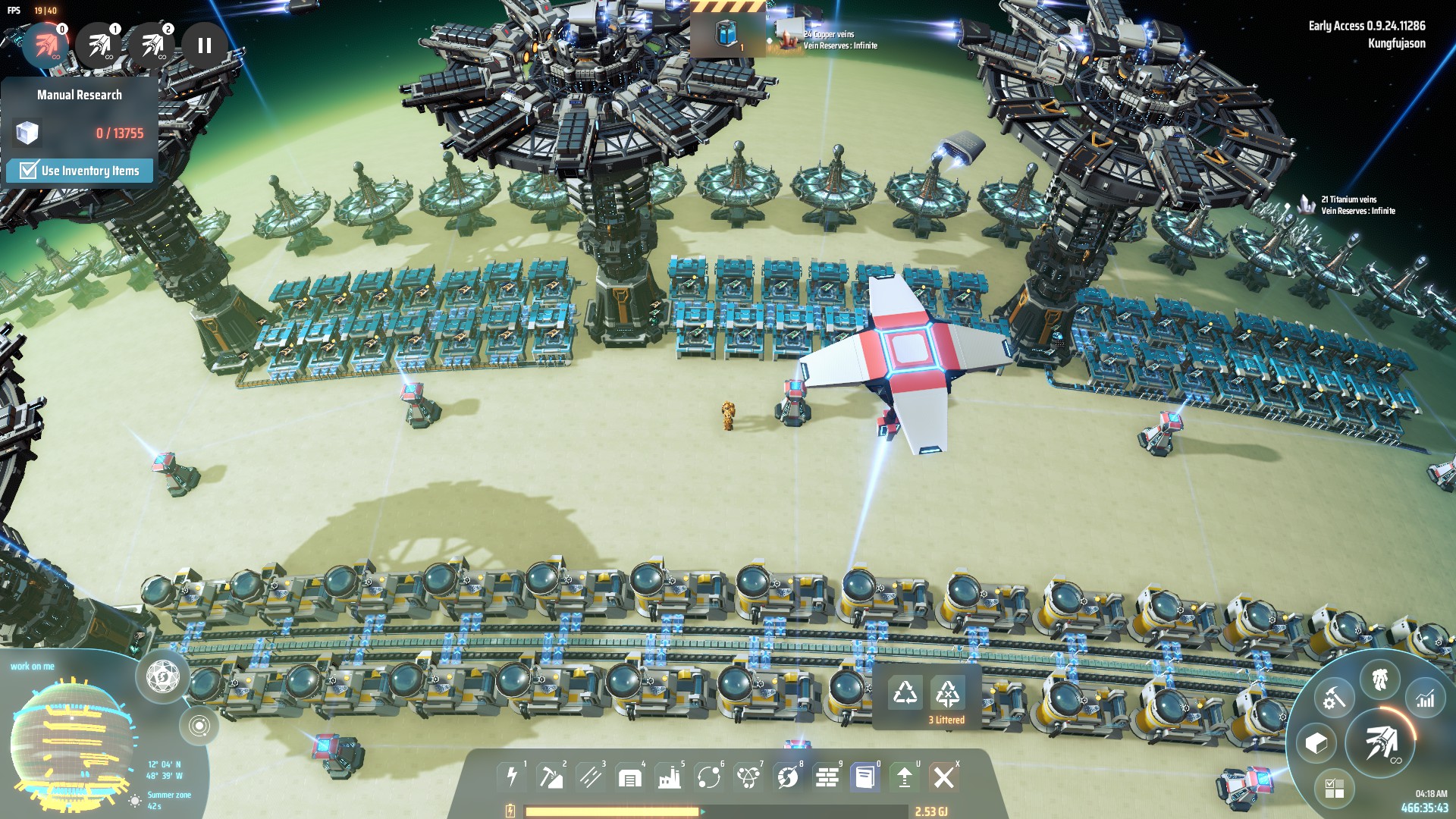1456x819 pixels.
Task: Open the Dyson sphere editor icon
Action: click(x=162, y=676)
